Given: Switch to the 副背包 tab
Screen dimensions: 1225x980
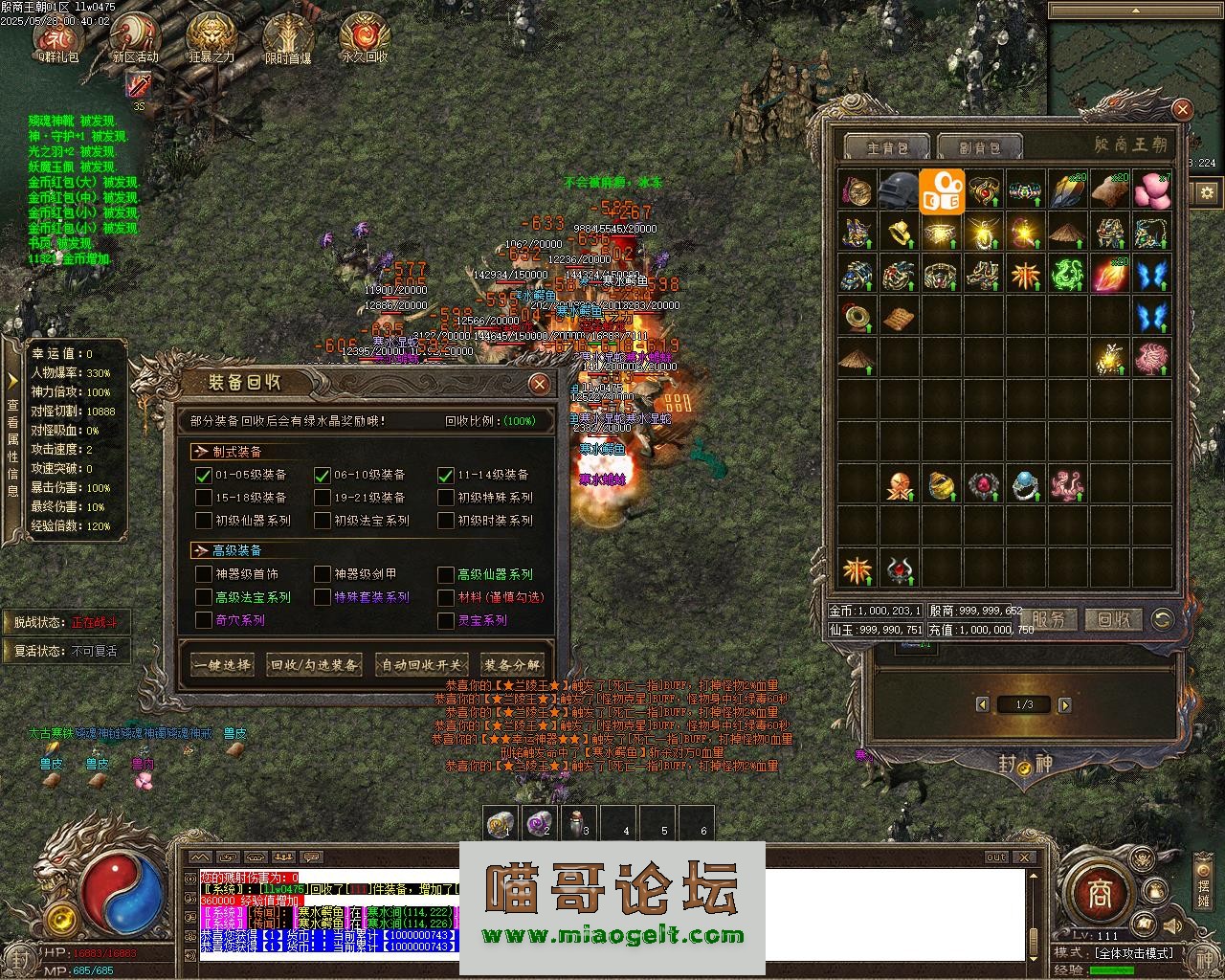Looking at the screenshot, I should click(x=979, y=147).
